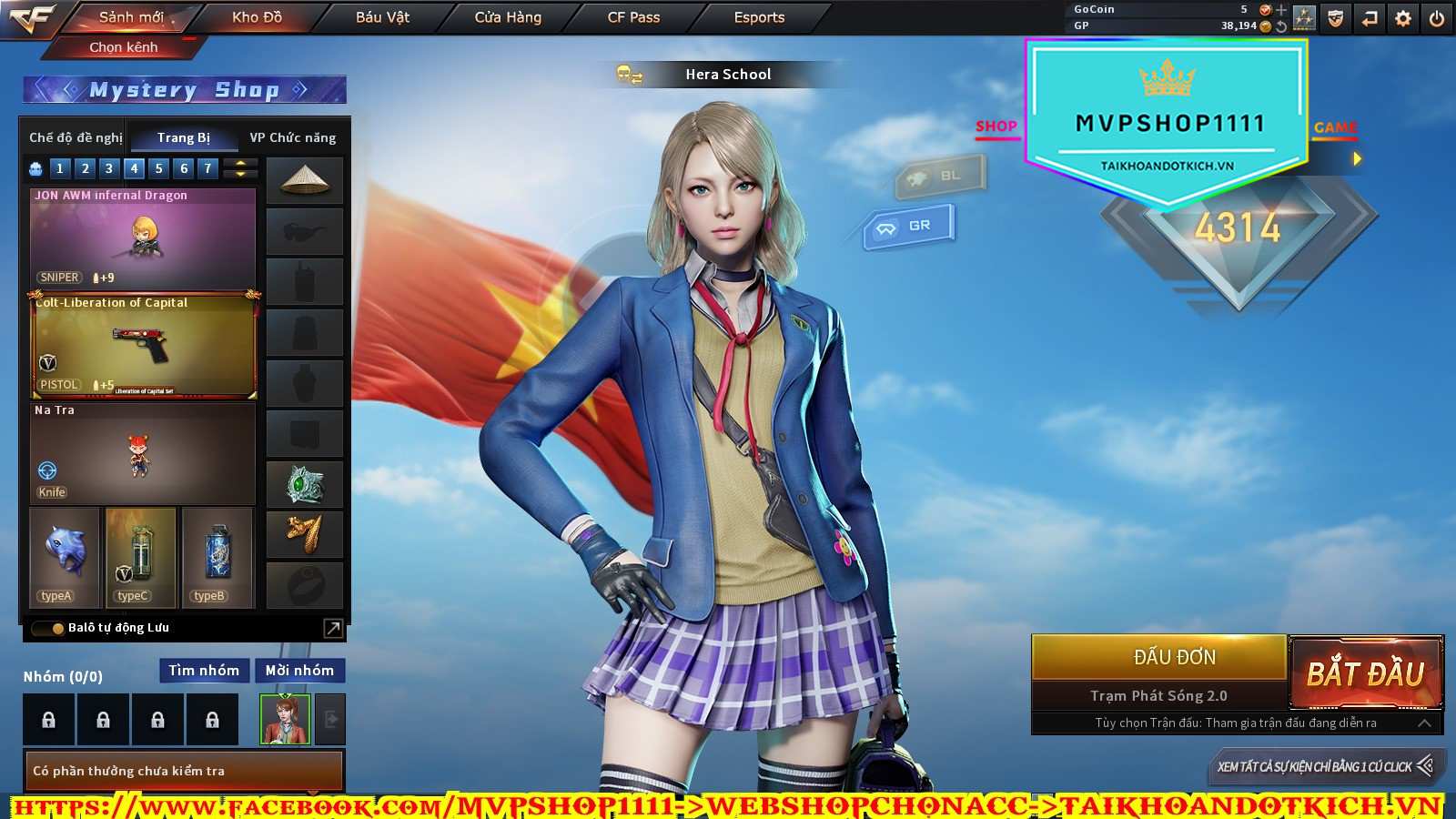1456x819 pixels.
Task: Start the match with BẮT ĐẦU
Action: click(x=1365, y=673)
